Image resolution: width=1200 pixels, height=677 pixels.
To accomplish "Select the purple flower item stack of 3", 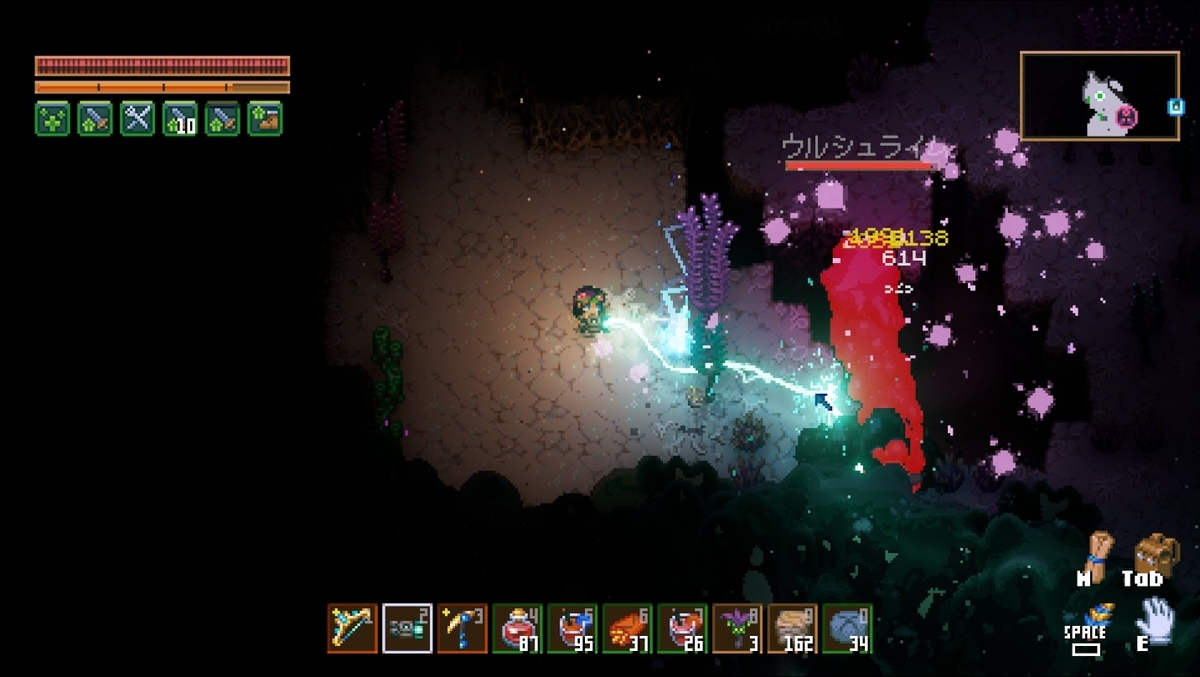I will point(737,628).
